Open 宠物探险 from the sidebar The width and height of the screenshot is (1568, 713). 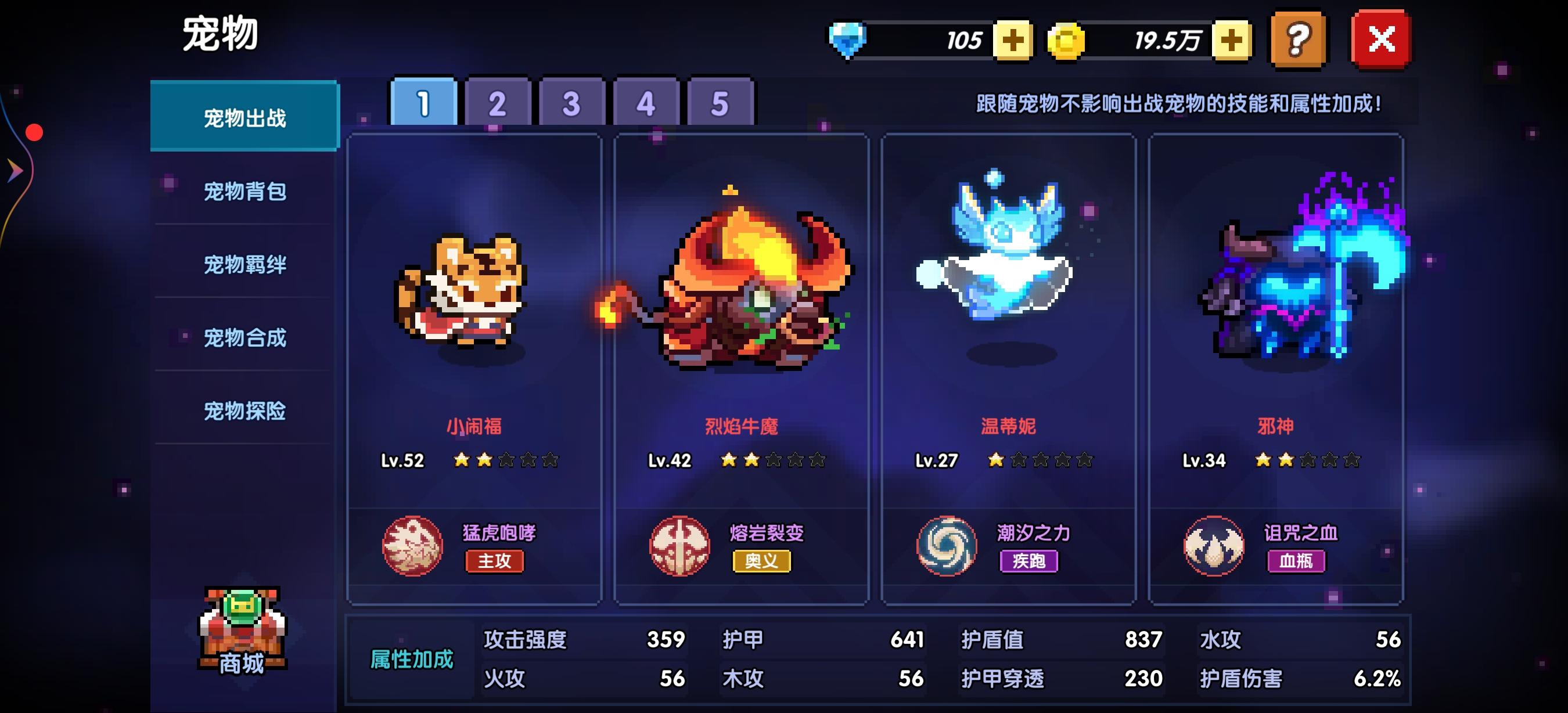pyautogui.click(x=243, y=411)
